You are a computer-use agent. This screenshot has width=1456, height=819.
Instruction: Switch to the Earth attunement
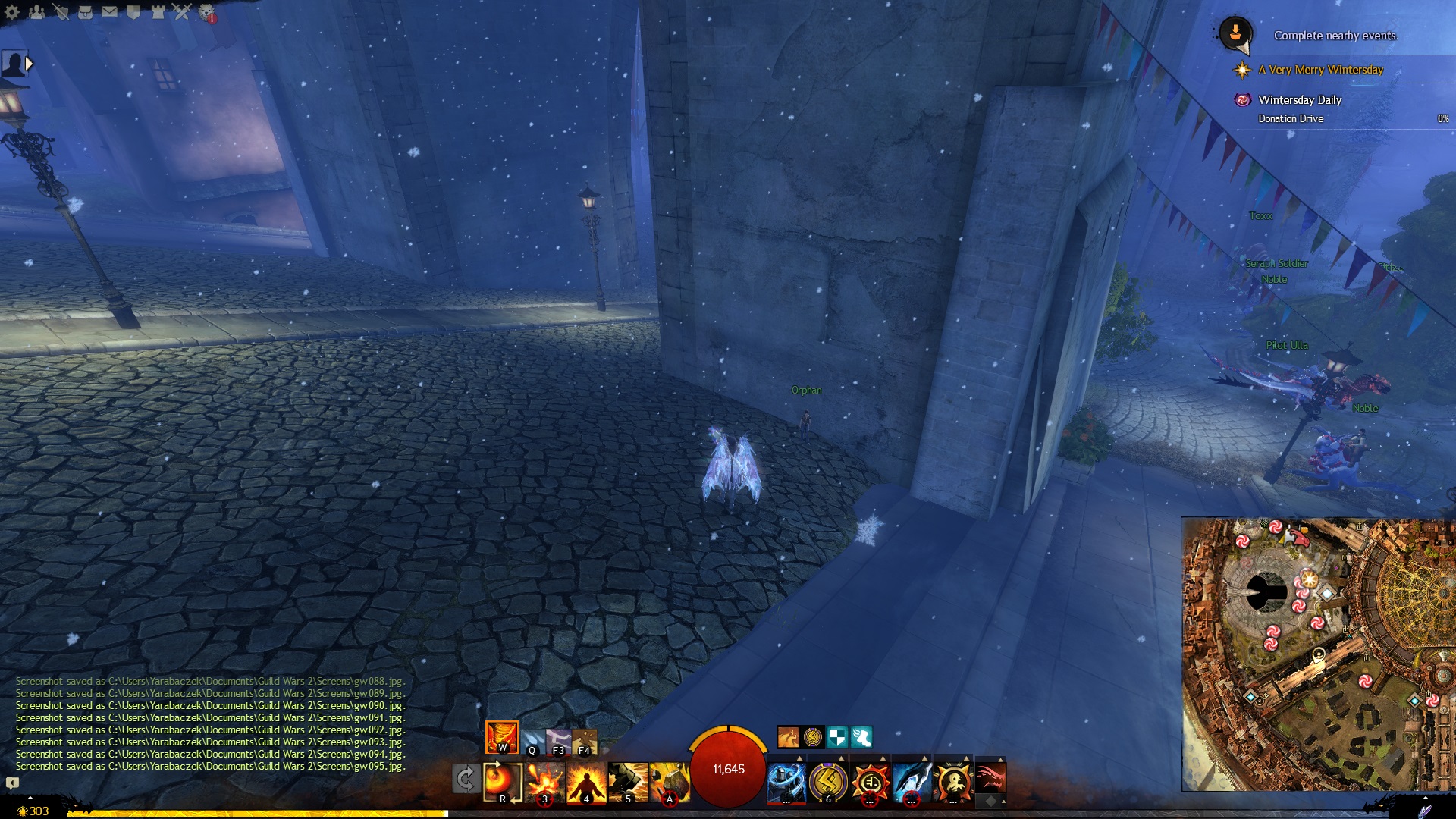(584, 740)
